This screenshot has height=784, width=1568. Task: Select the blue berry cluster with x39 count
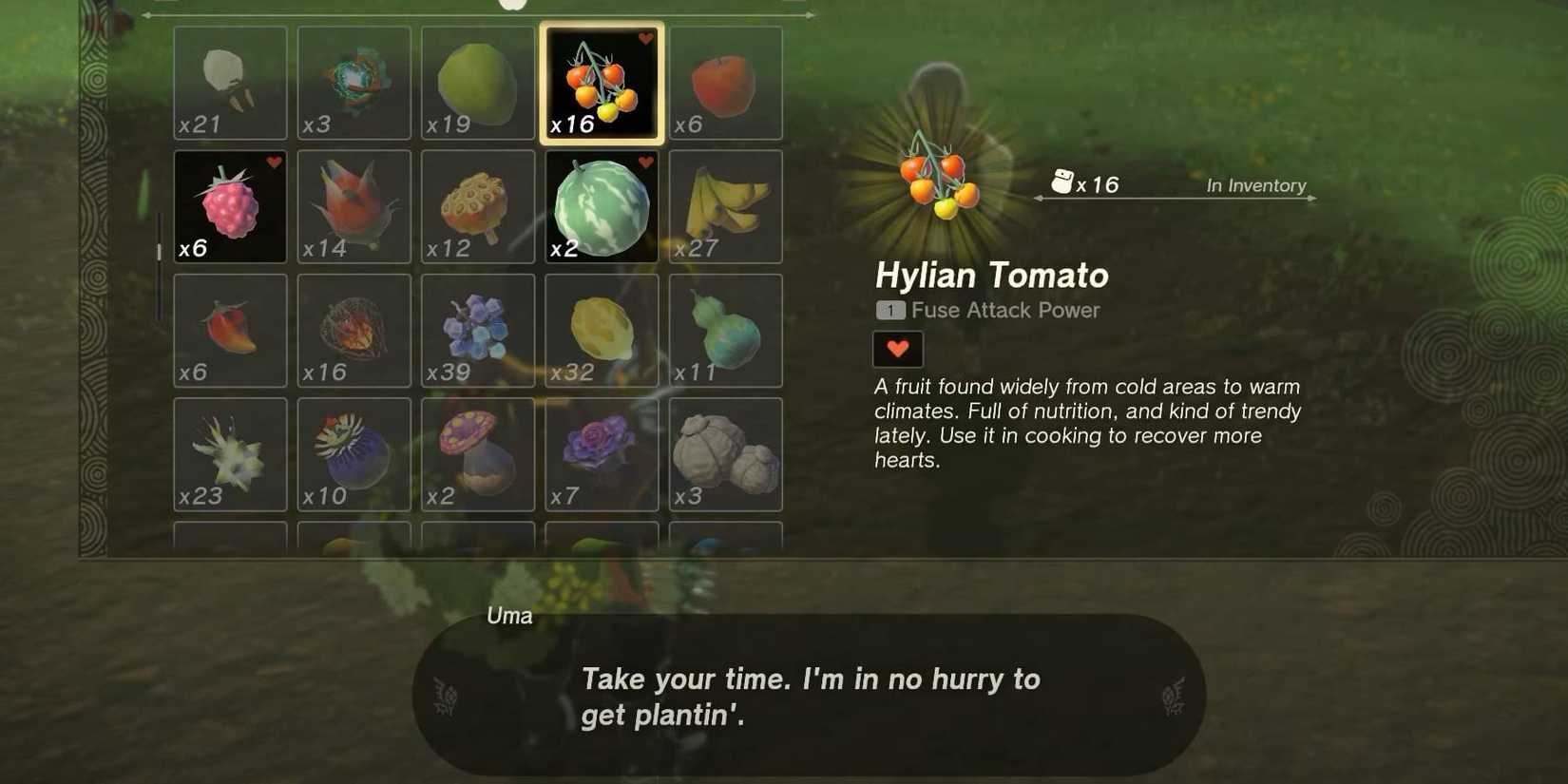tap(477, 330)
